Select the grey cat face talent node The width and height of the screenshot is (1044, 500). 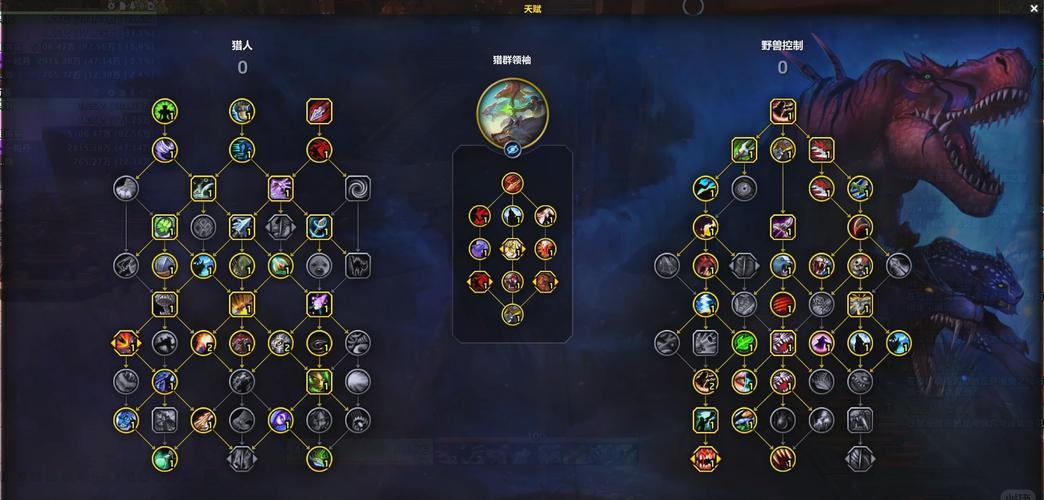(x=357, y=265)
